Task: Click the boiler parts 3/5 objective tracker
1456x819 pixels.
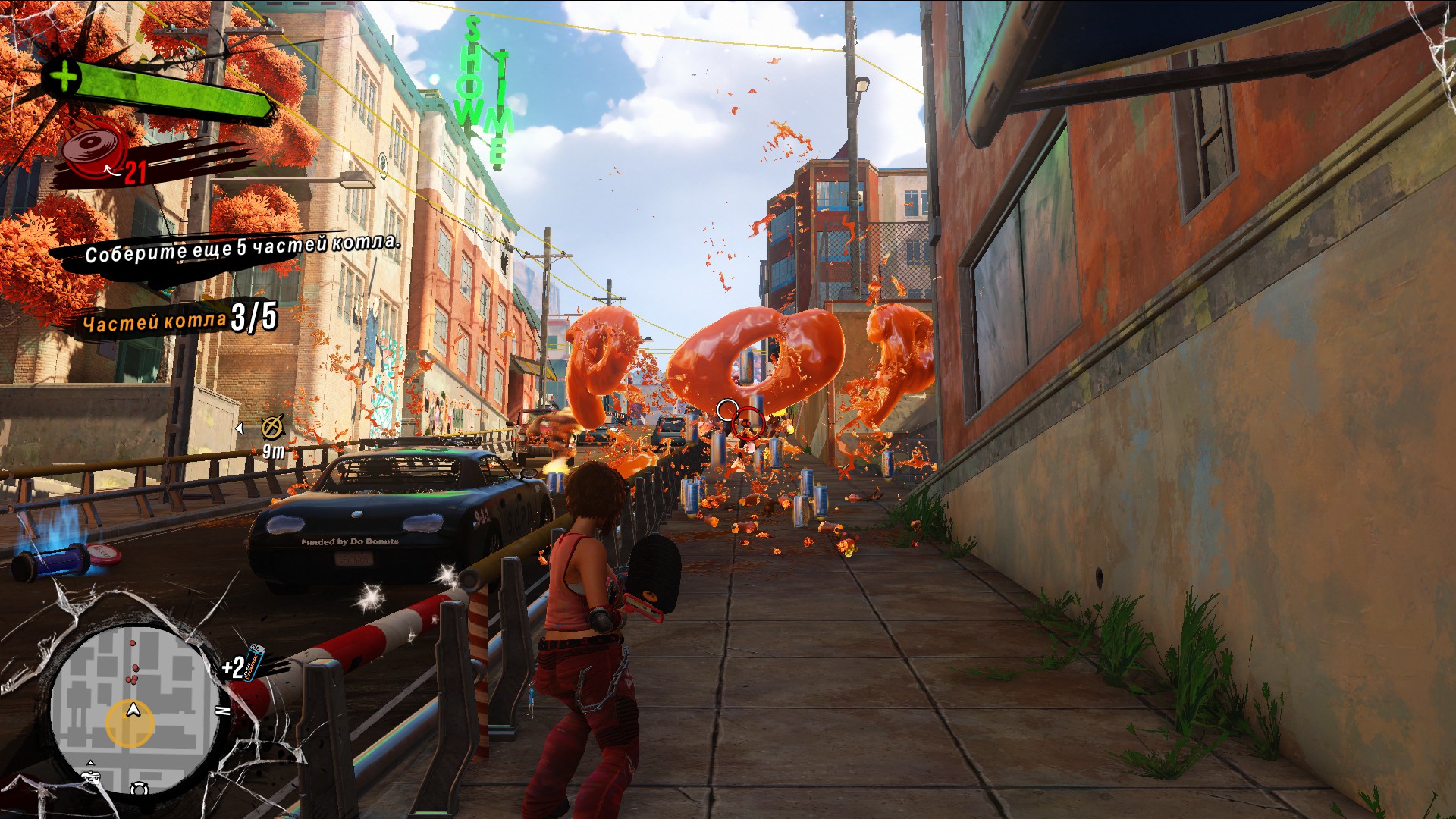Action: click(x=180, y=319)
